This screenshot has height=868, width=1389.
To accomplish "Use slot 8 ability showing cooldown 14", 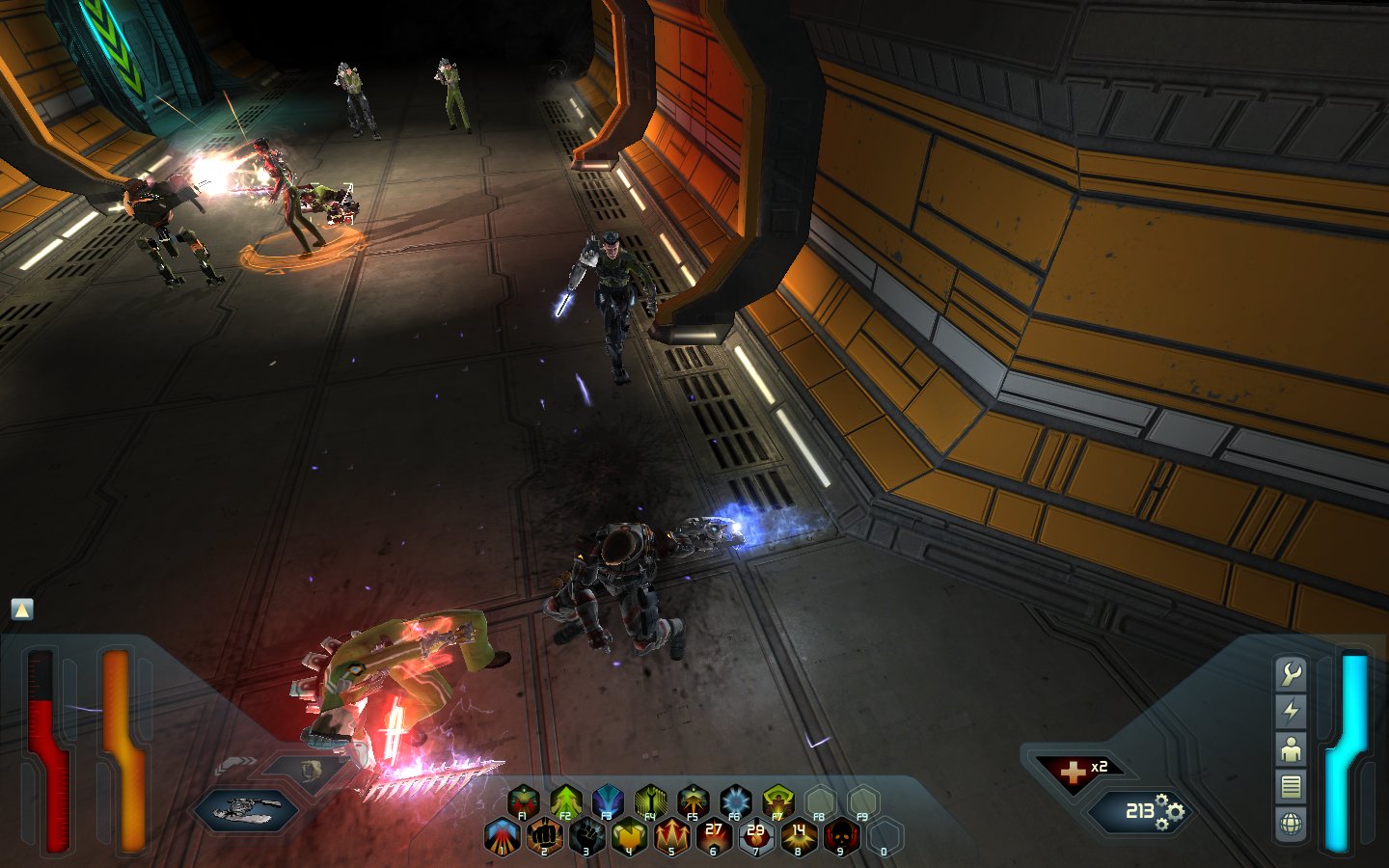I will pyautogui.click(x=799, y=835).
